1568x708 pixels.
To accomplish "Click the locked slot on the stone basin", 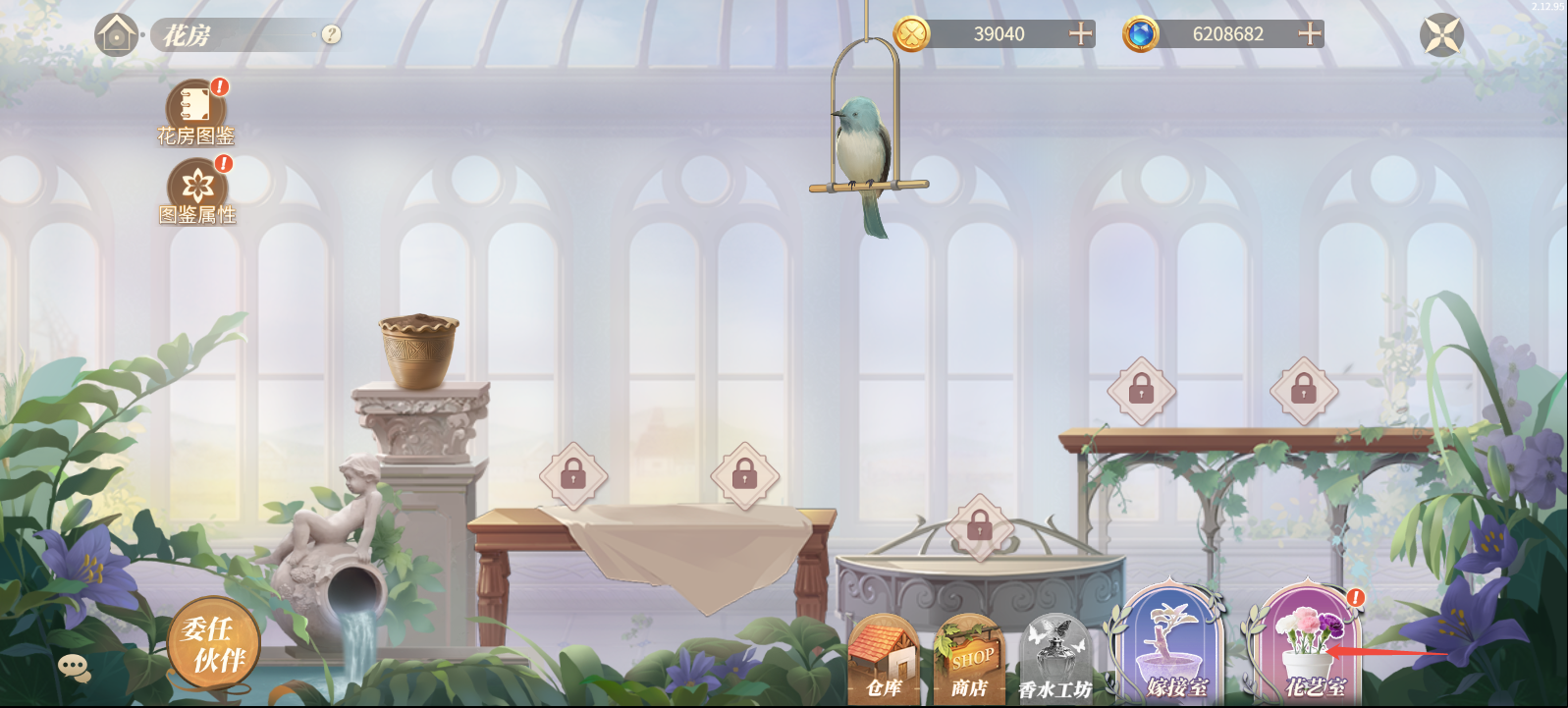I will click(x=979, y=526).
